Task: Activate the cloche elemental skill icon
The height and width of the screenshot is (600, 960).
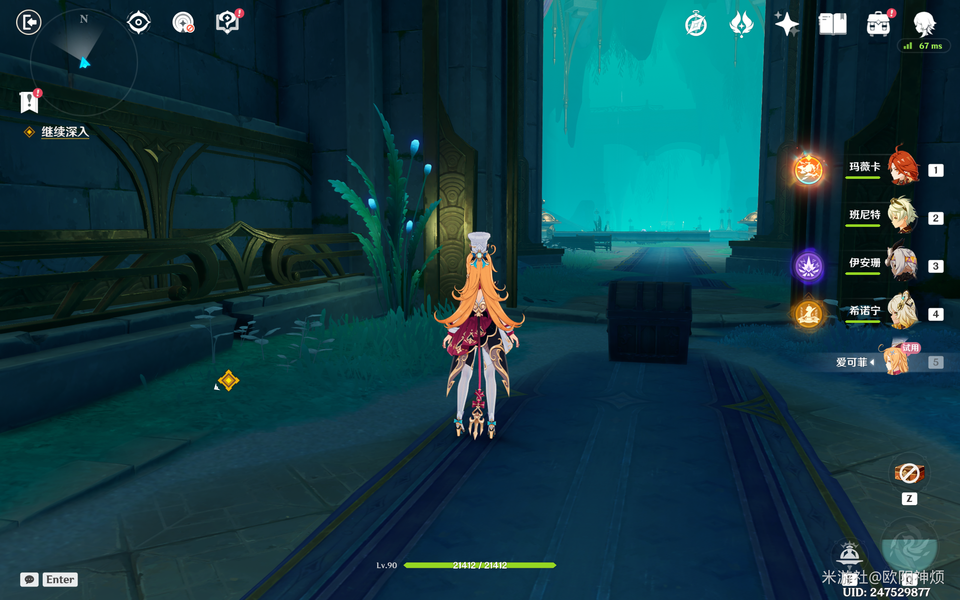Action: 849,553
